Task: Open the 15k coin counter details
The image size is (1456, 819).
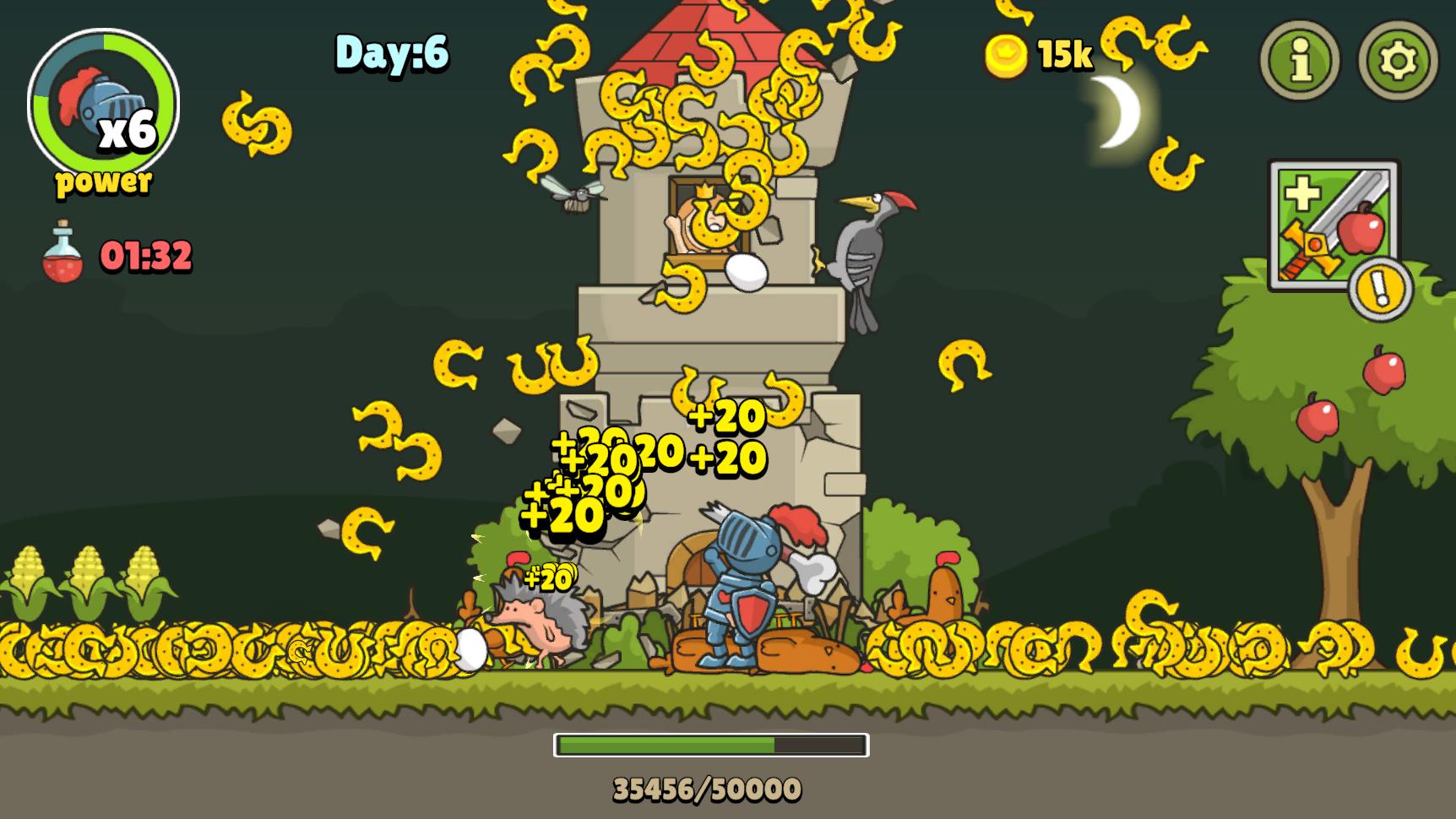Action: (1063, 57)
